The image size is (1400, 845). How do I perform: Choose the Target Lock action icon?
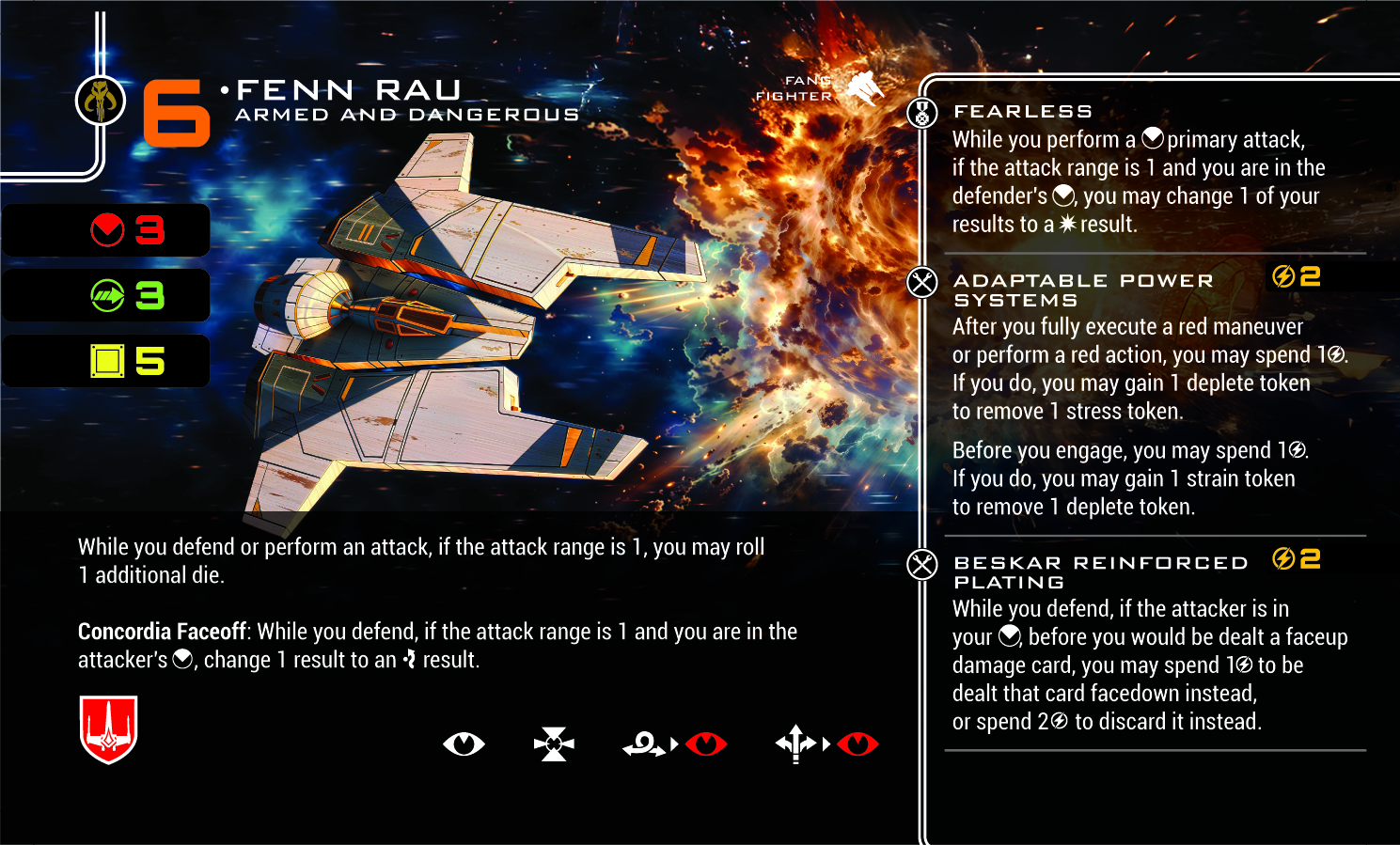pos(554,744)
